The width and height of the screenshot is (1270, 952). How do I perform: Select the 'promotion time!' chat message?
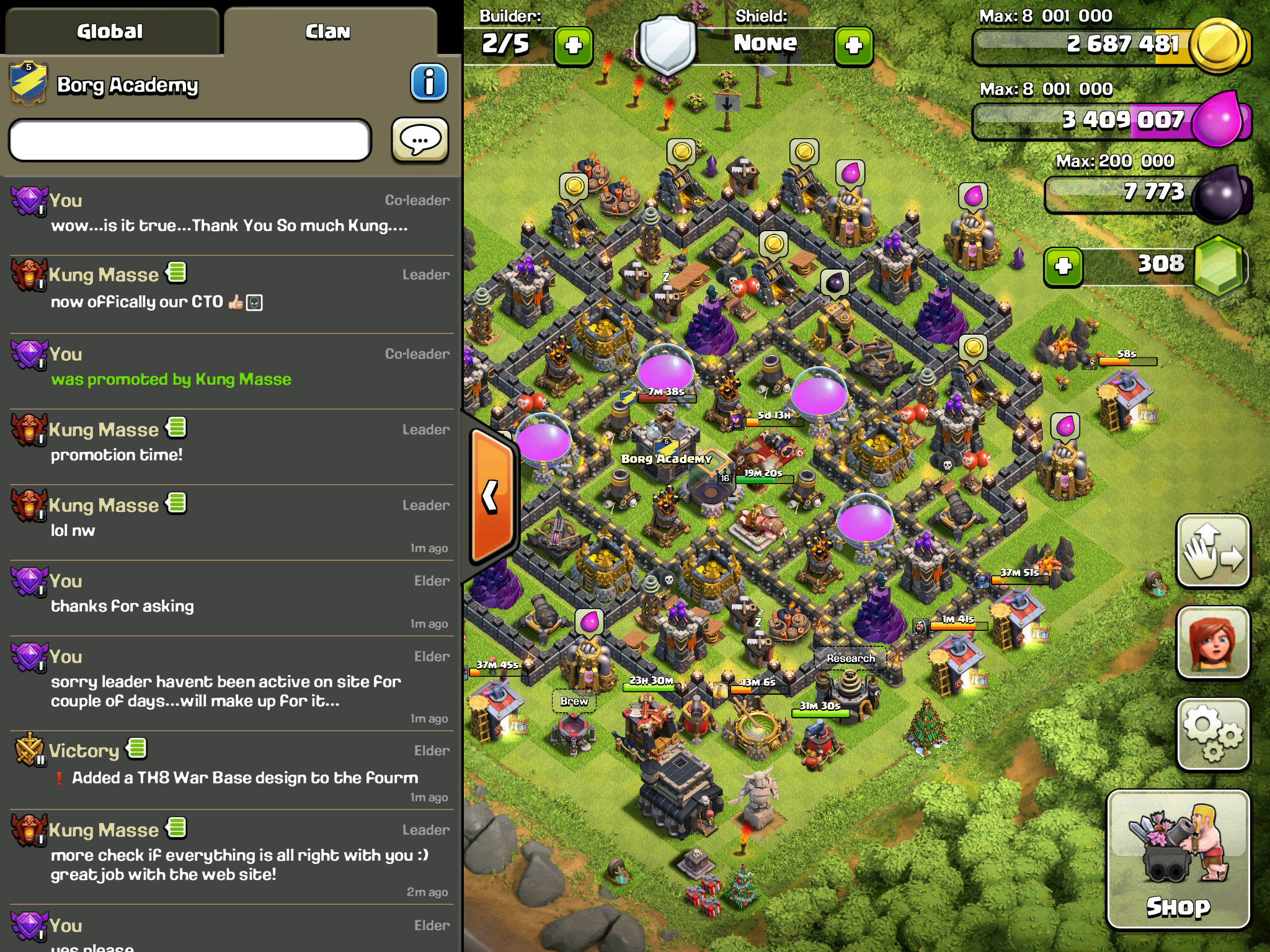[117, 455]
